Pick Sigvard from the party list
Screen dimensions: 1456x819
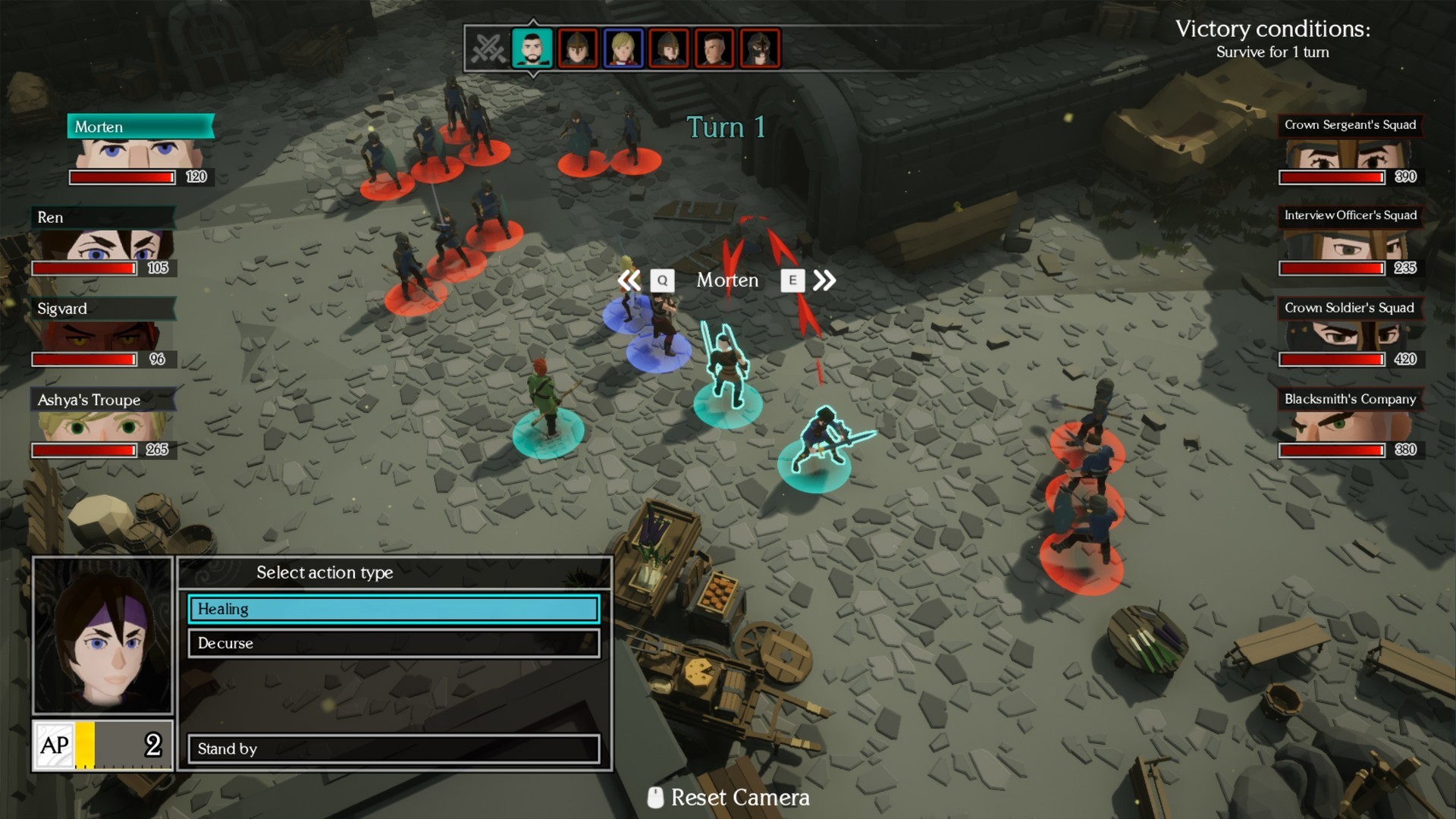point(103,332)
